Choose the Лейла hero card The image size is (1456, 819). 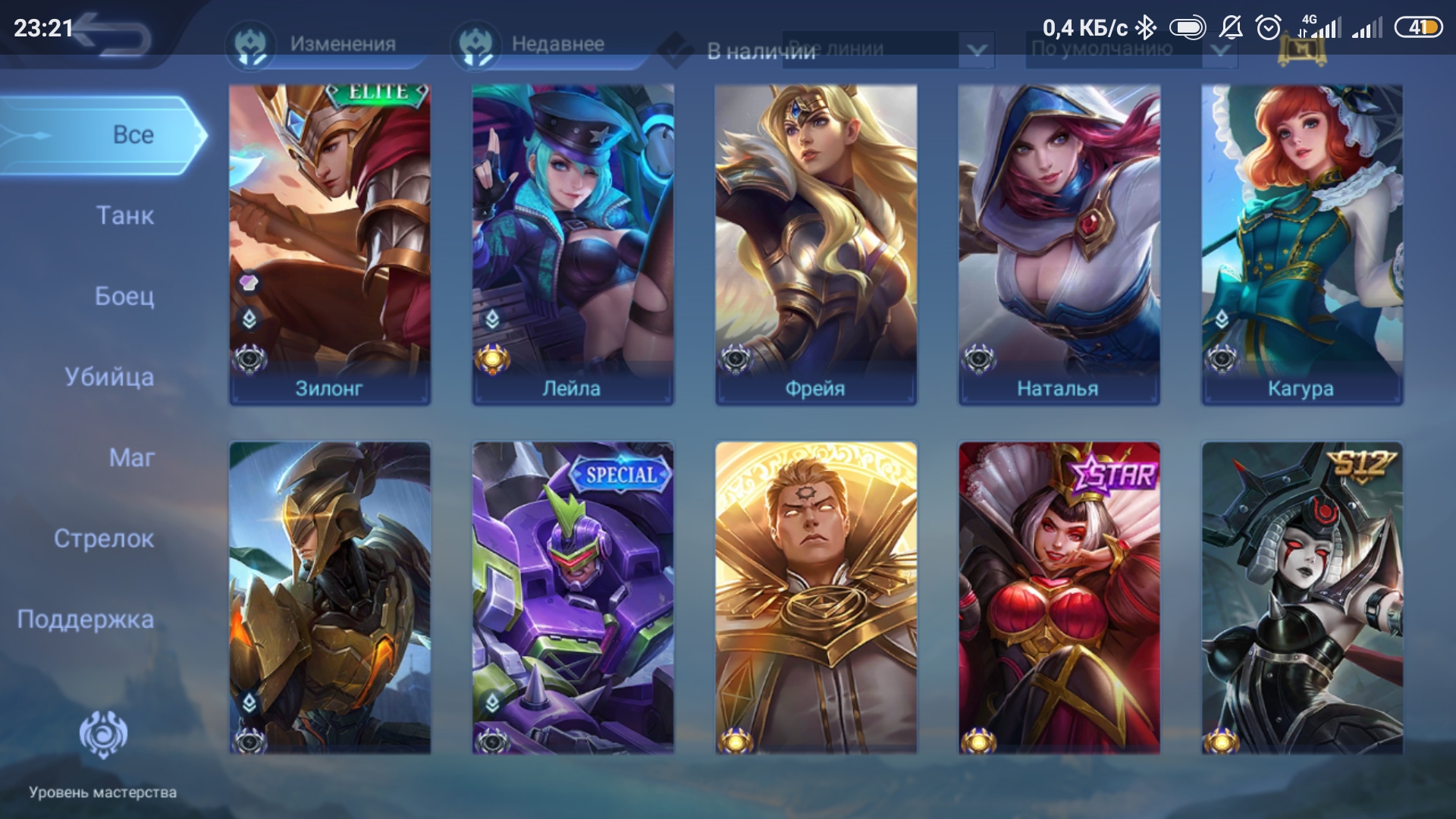coord(573,244)
